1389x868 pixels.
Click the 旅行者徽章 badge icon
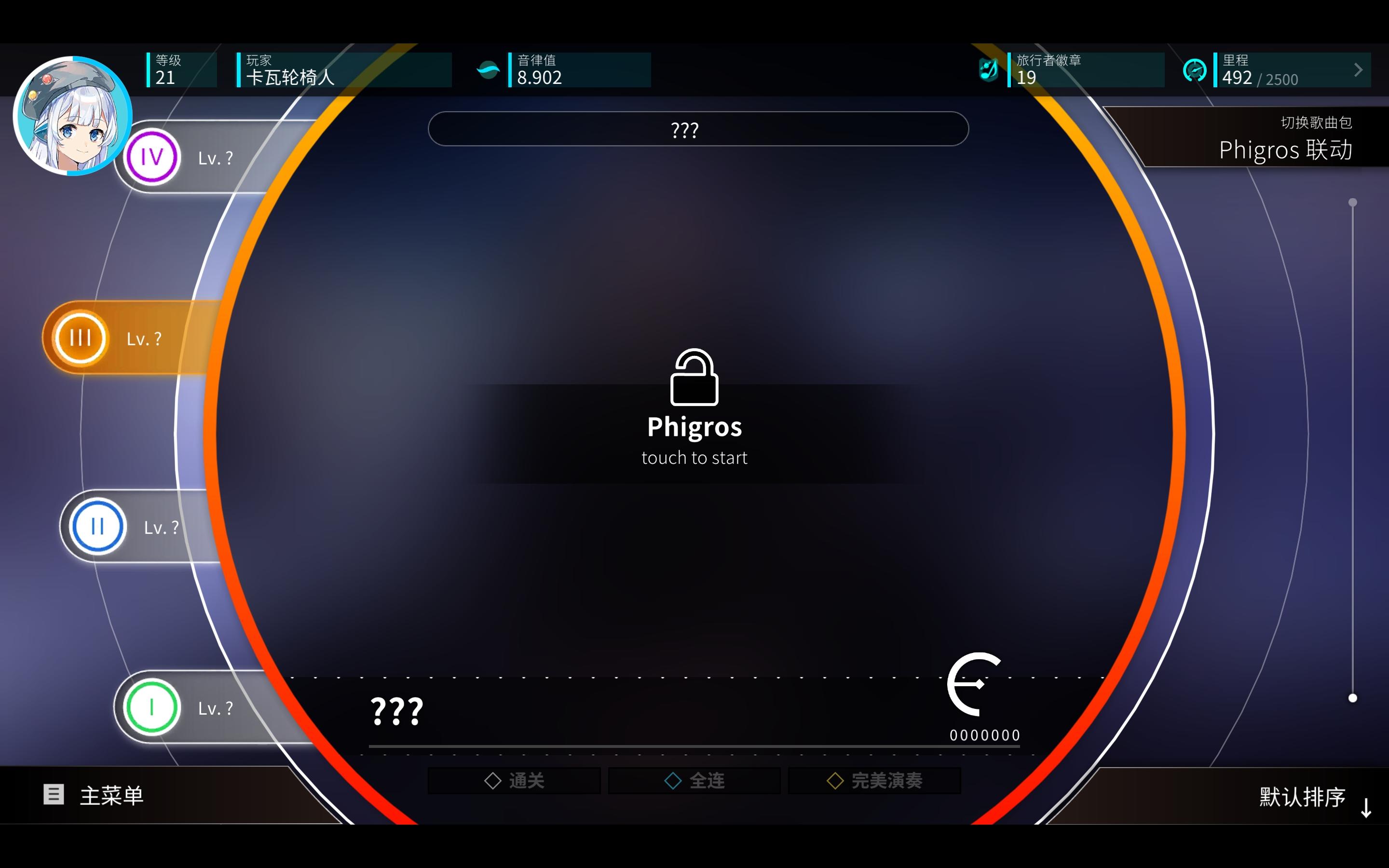click(989, 69)
